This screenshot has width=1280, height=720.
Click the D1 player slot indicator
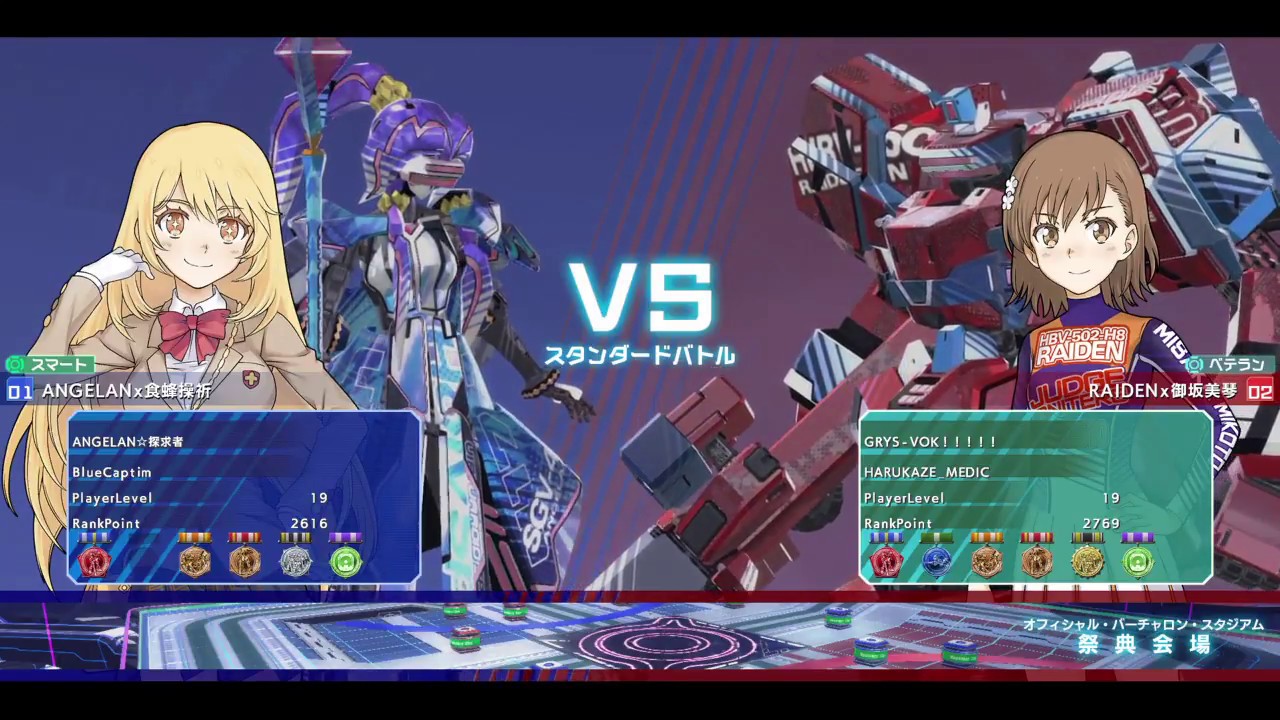(18, 391)
